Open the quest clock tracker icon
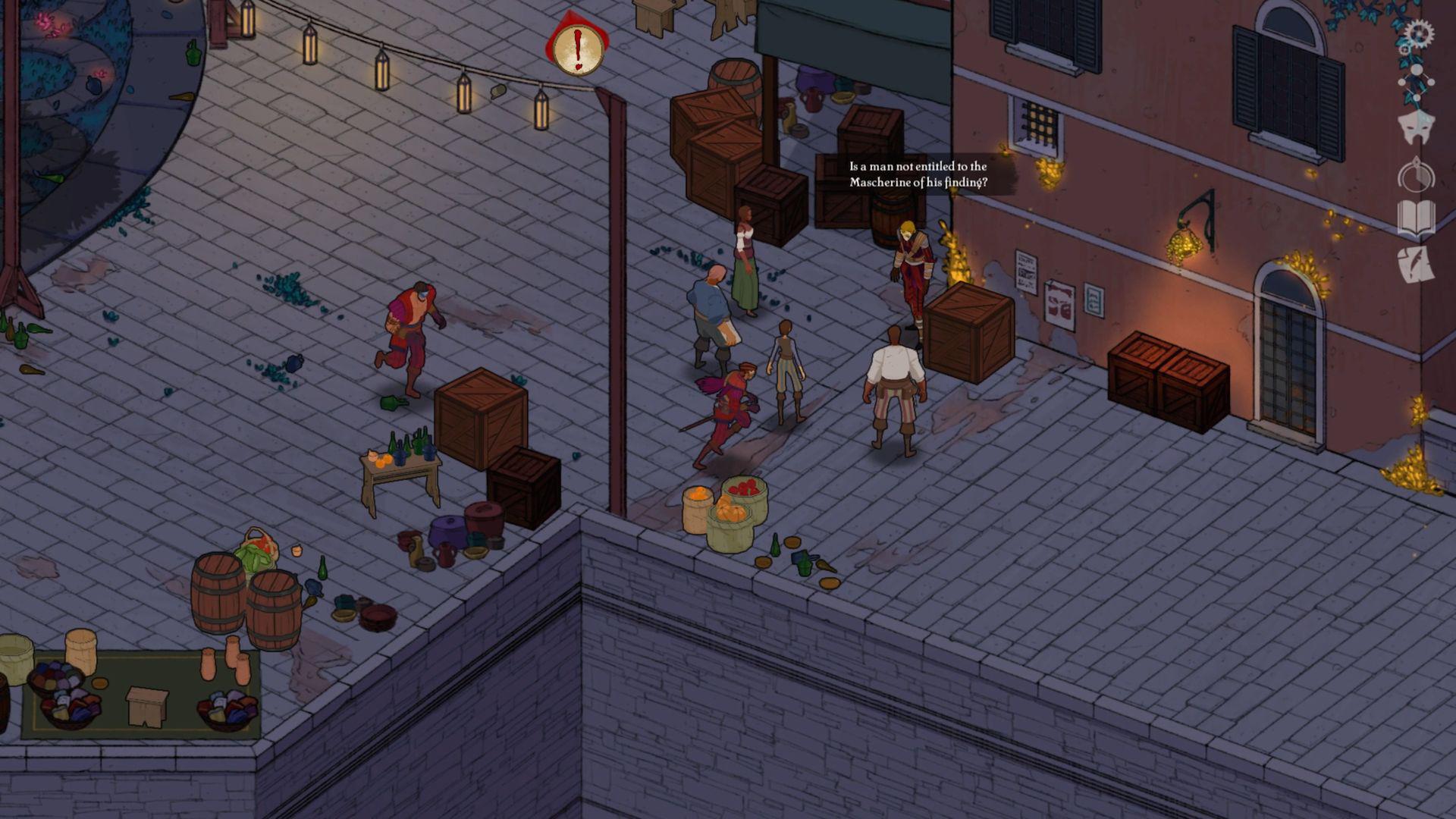 (x=1415, y=173)
